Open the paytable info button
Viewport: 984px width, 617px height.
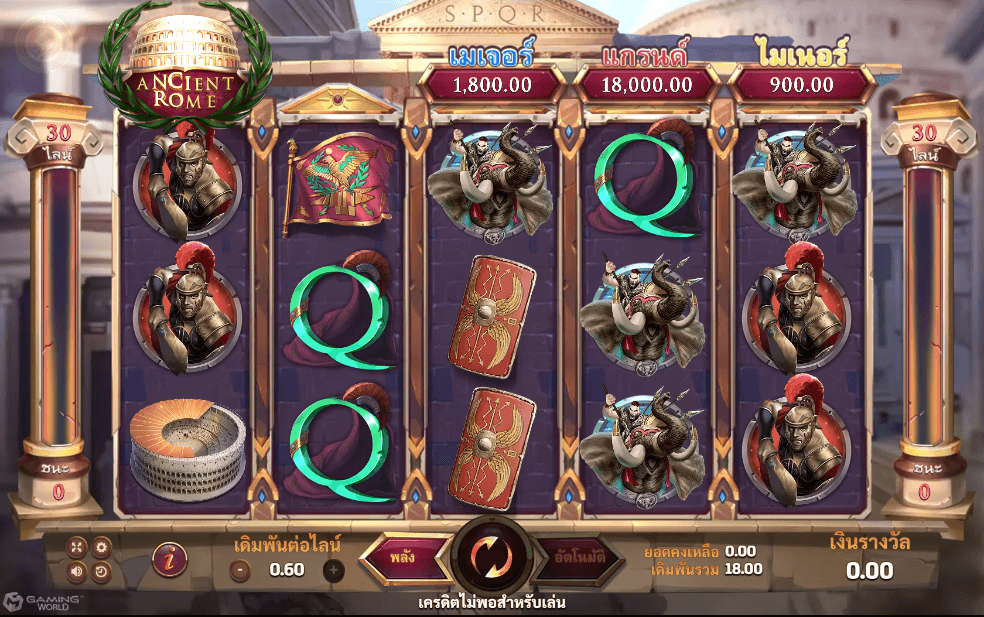(169, 560)
